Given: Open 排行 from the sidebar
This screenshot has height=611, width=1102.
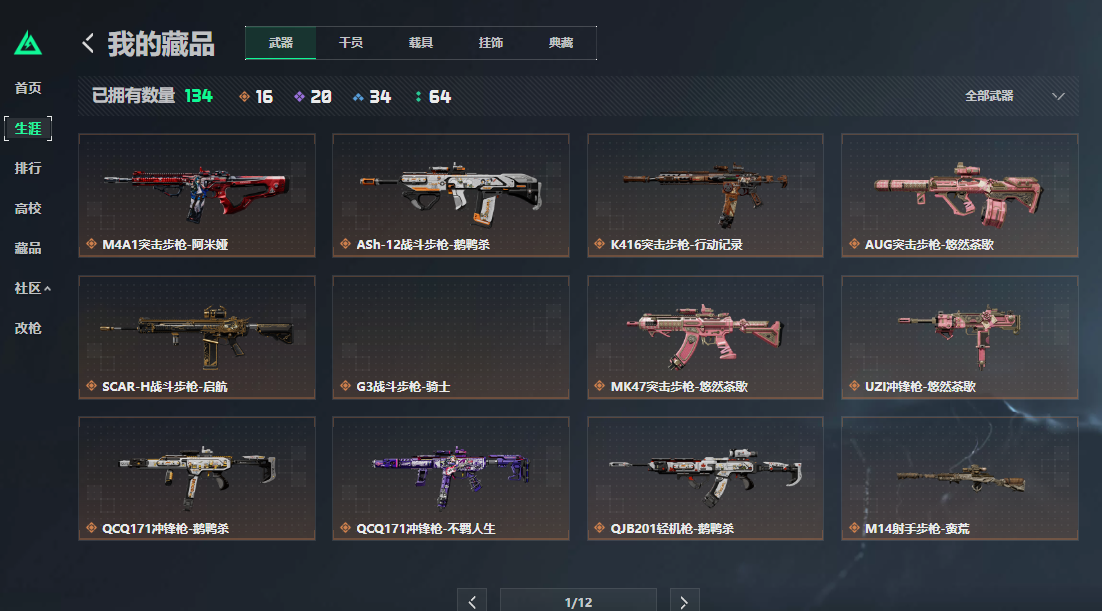Looking at the screenshot, I should point(28,168).
